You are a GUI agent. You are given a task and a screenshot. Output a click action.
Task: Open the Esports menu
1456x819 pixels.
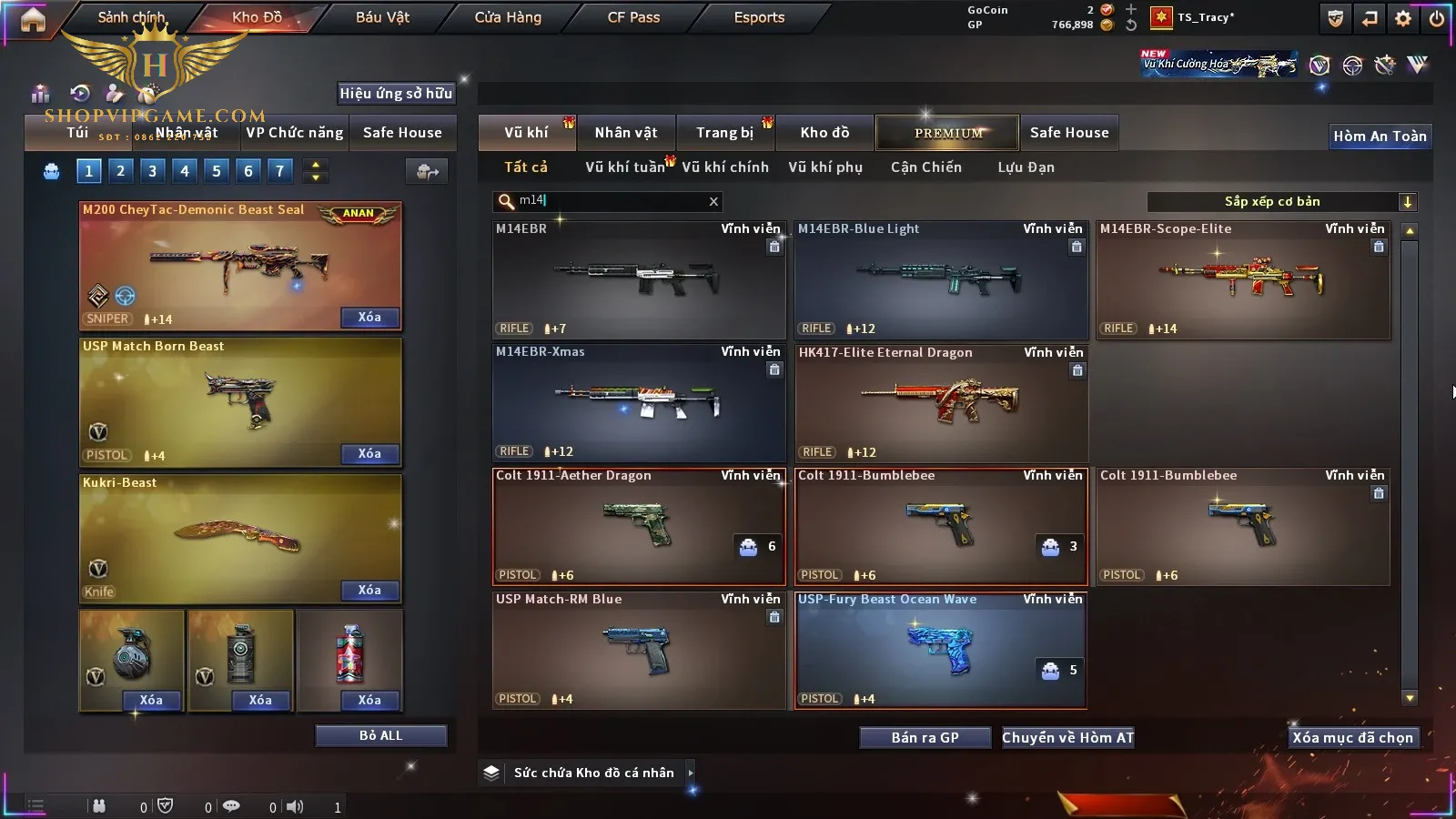tap(759, 17)
